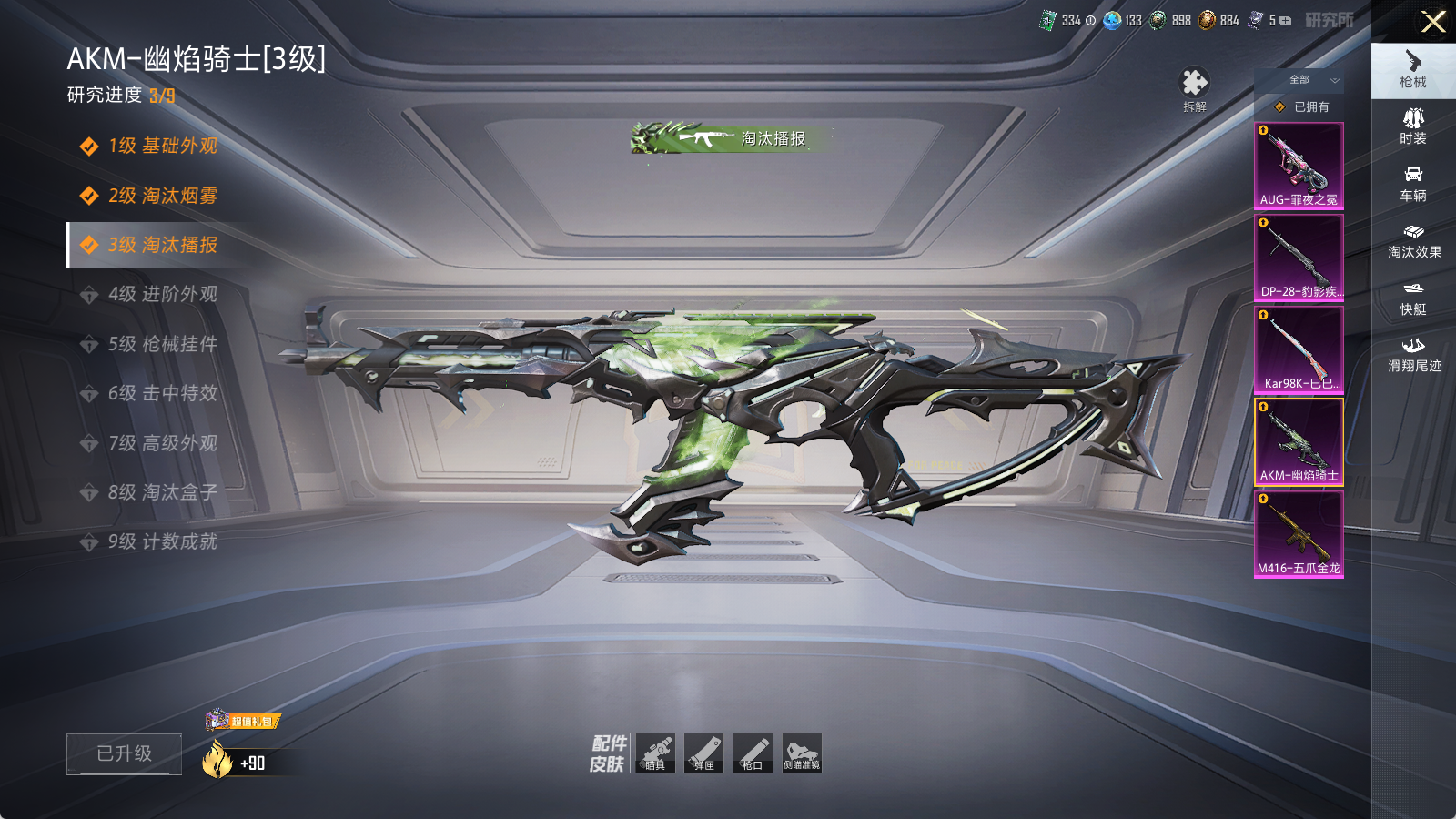View level 6 击中特效 entry
The width and height of the screenshot is (1456, 819).
point(162,393)
